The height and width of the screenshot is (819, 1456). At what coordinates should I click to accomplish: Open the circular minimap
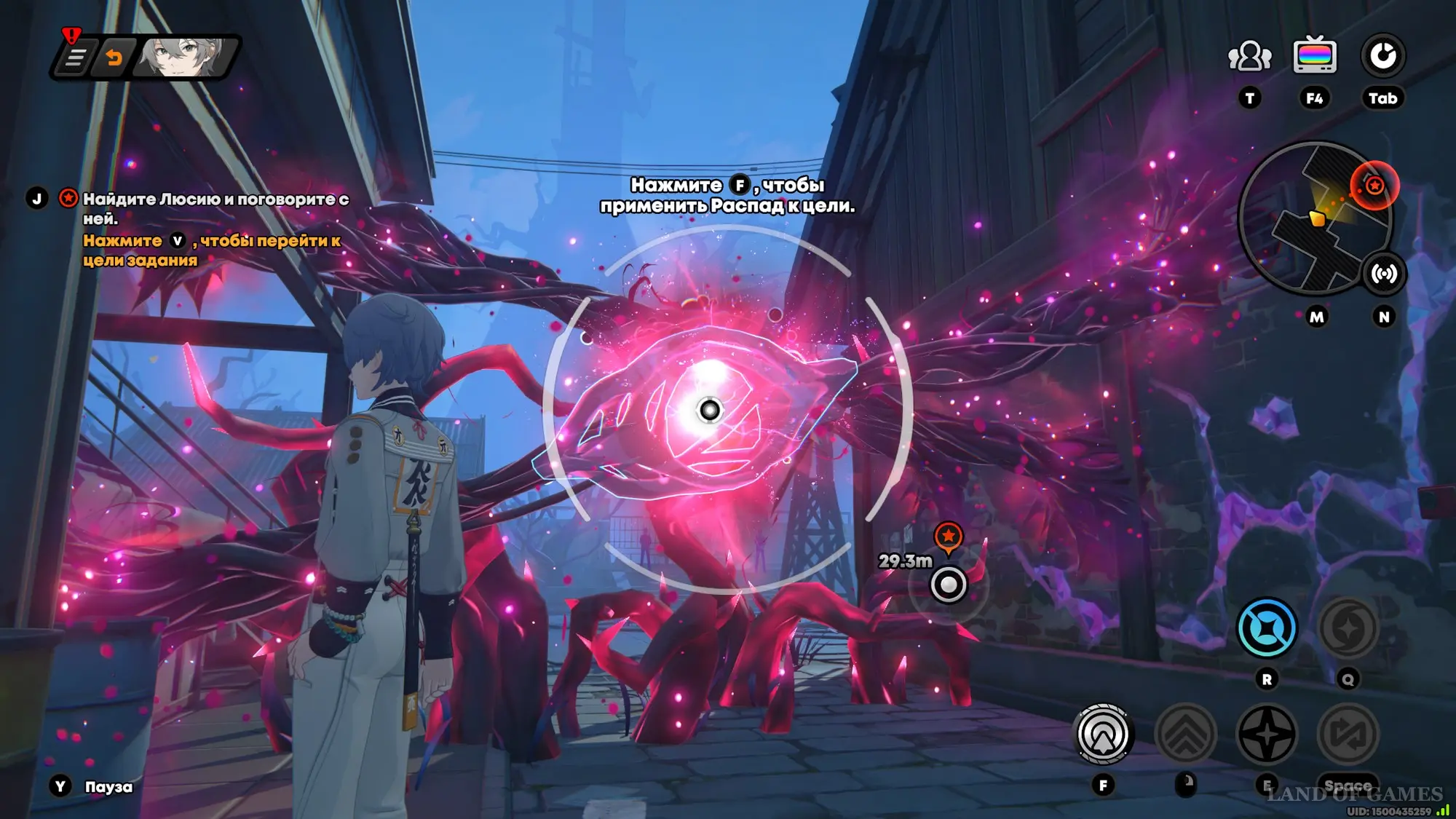[x=1313, y=219]
